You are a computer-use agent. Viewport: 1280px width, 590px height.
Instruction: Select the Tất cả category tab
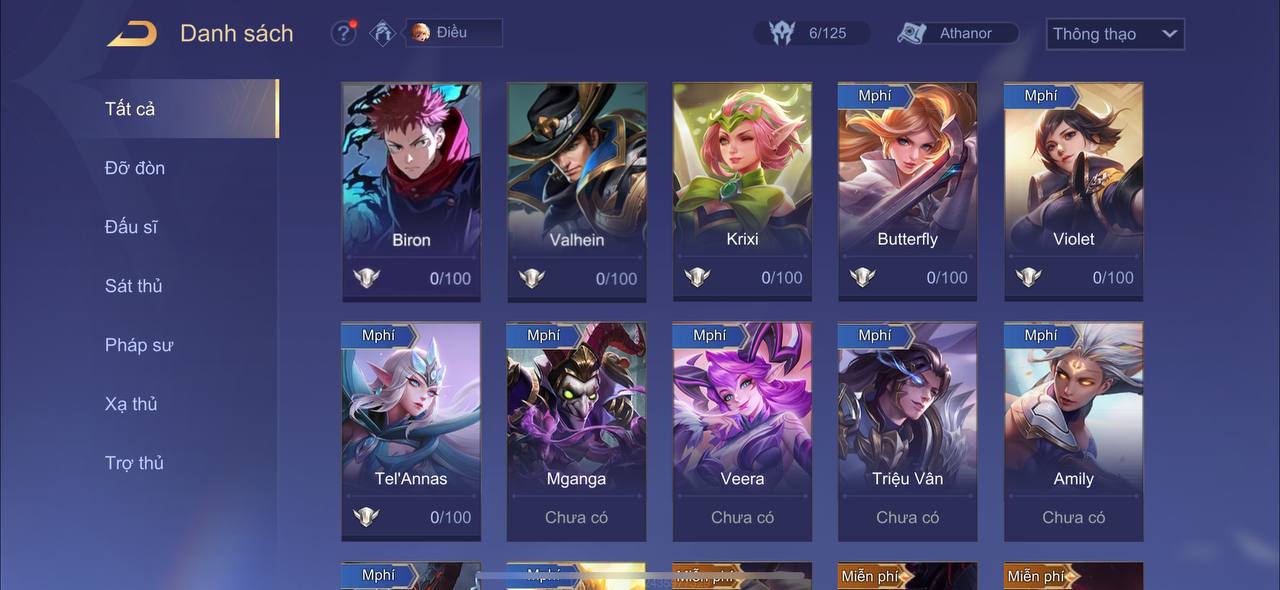[x=130, y=108]
